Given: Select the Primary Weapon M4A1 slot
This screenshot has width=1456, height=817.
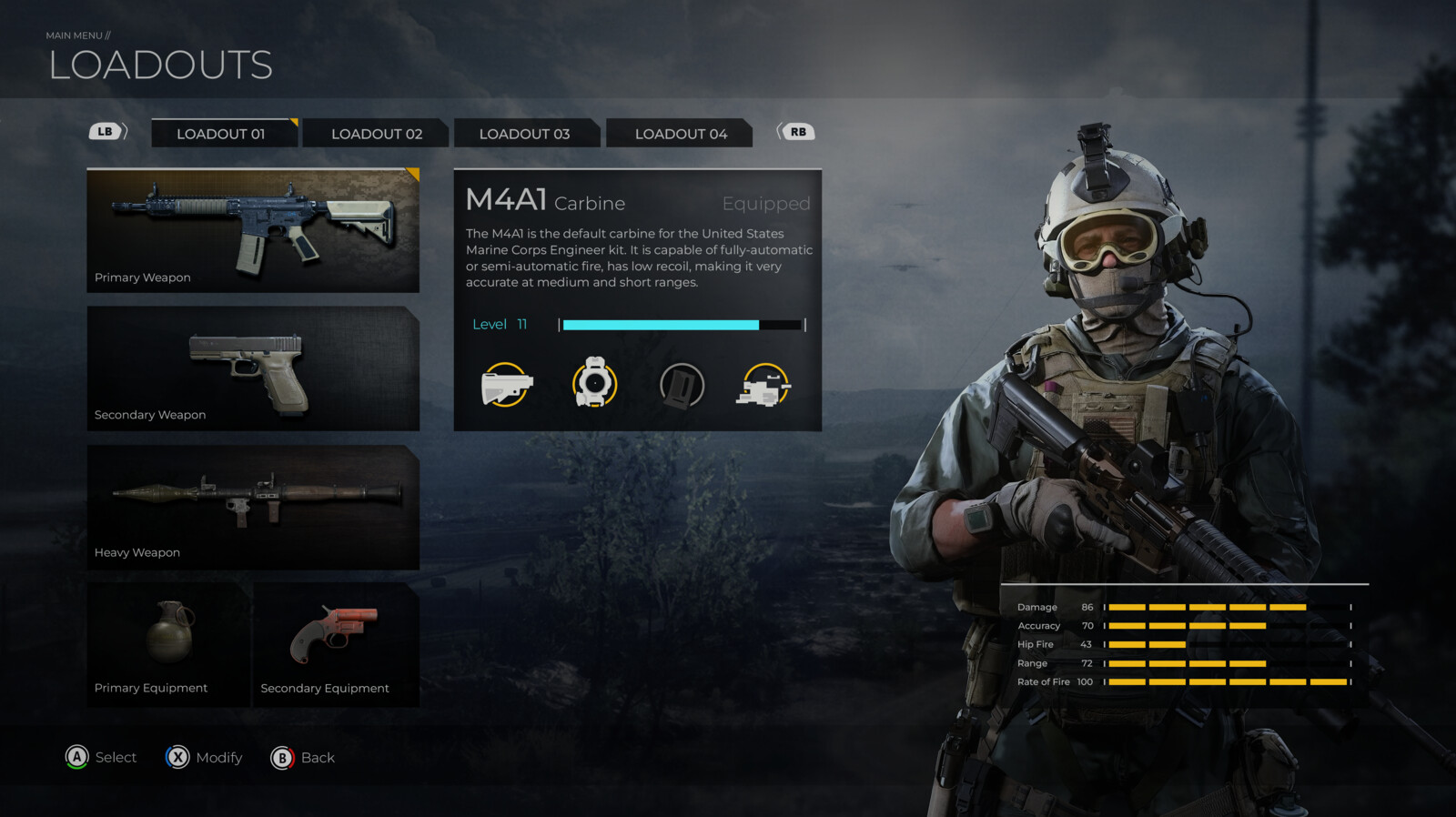Looking at the screenshot, I should [x=253, y=230].
